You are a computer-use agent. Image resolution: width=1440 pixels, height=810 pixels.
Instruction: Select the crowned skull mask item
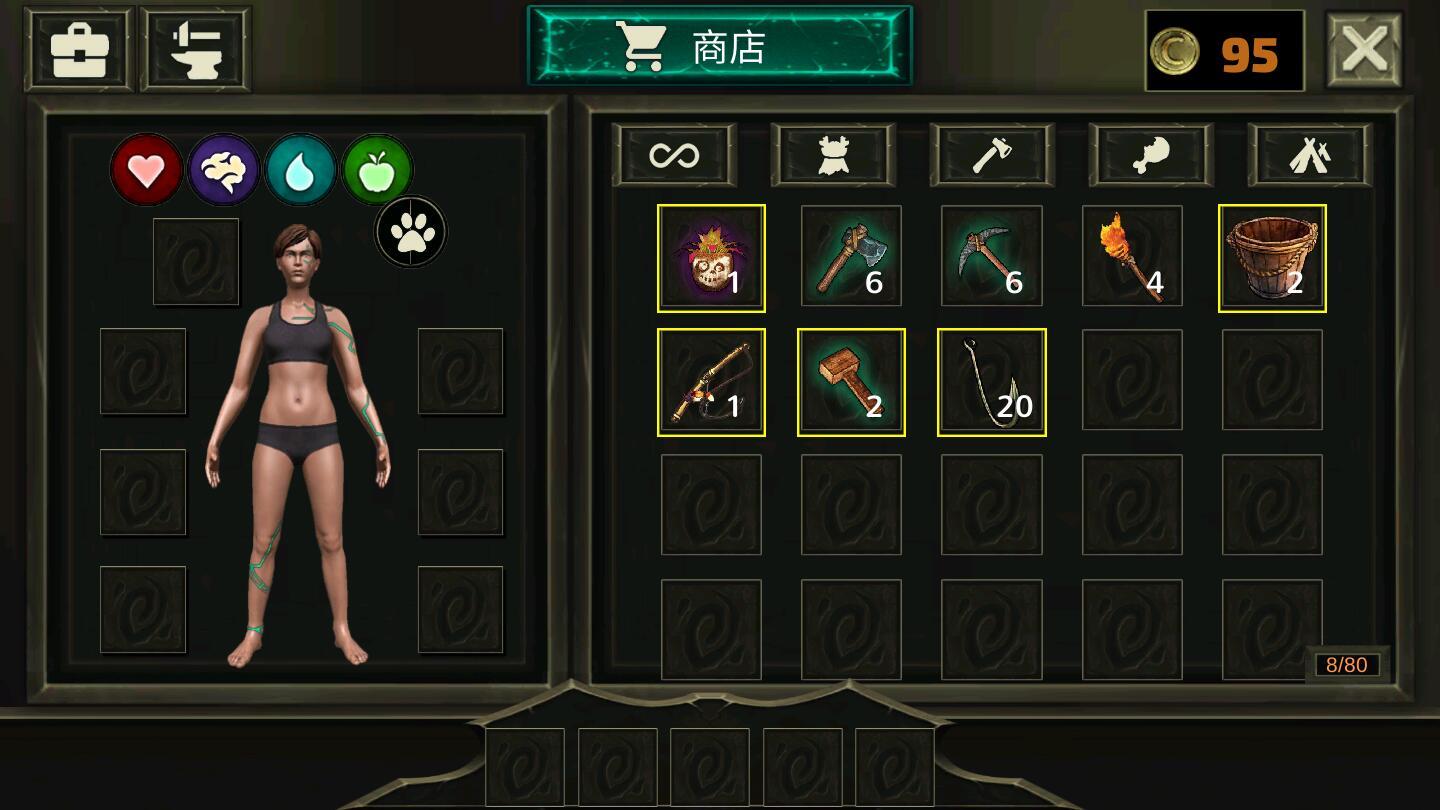[711, 258]
